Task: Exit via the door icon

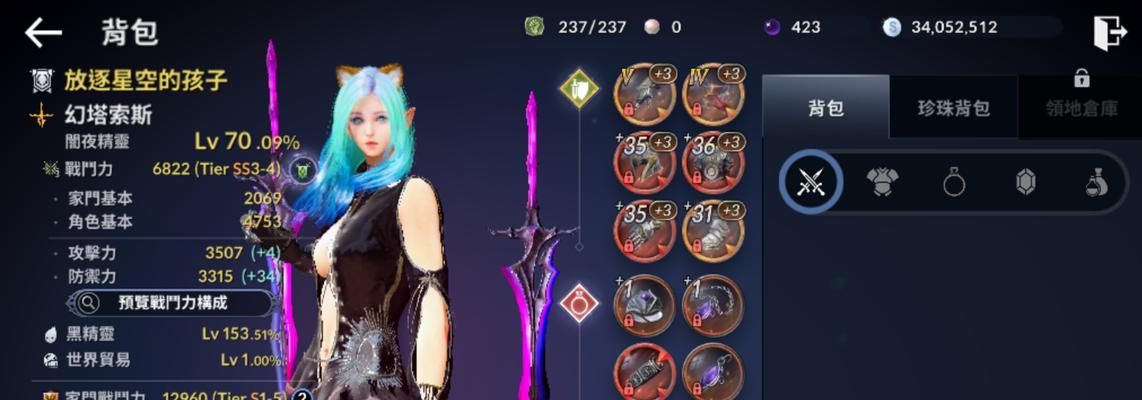Action: [1109, 33]
